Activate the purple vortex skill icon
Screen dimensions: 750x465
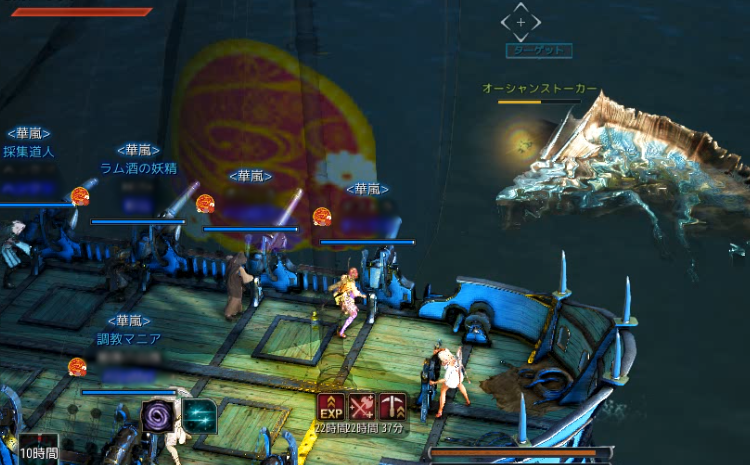158,415
